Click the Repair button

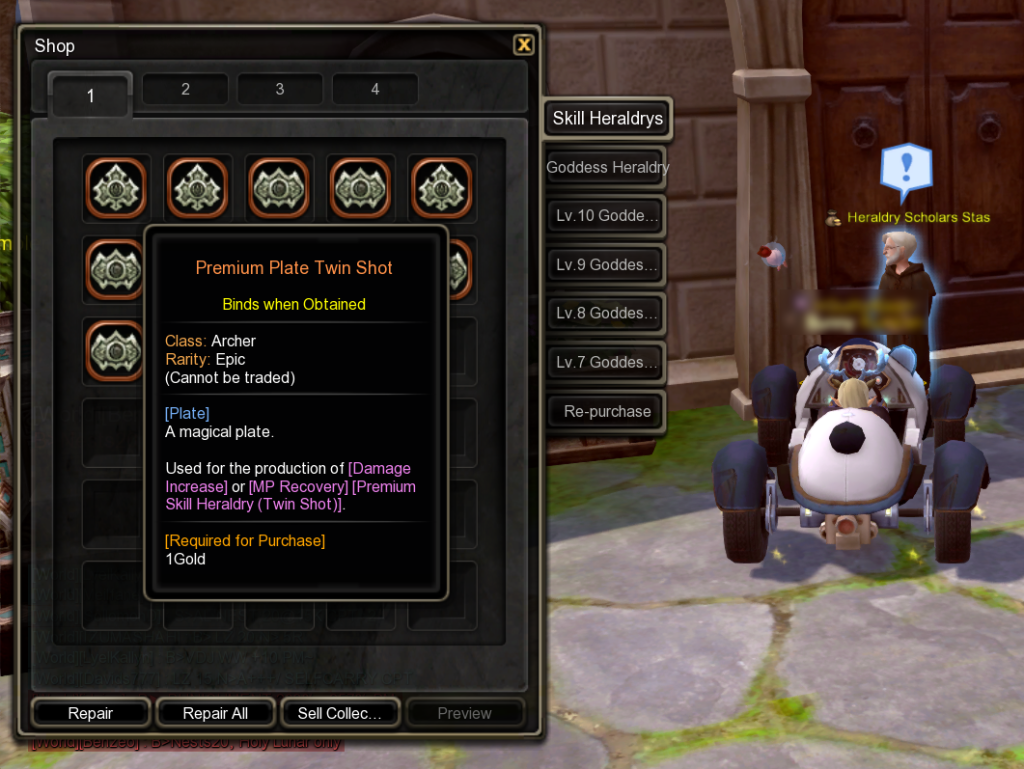tap(91, 713)
